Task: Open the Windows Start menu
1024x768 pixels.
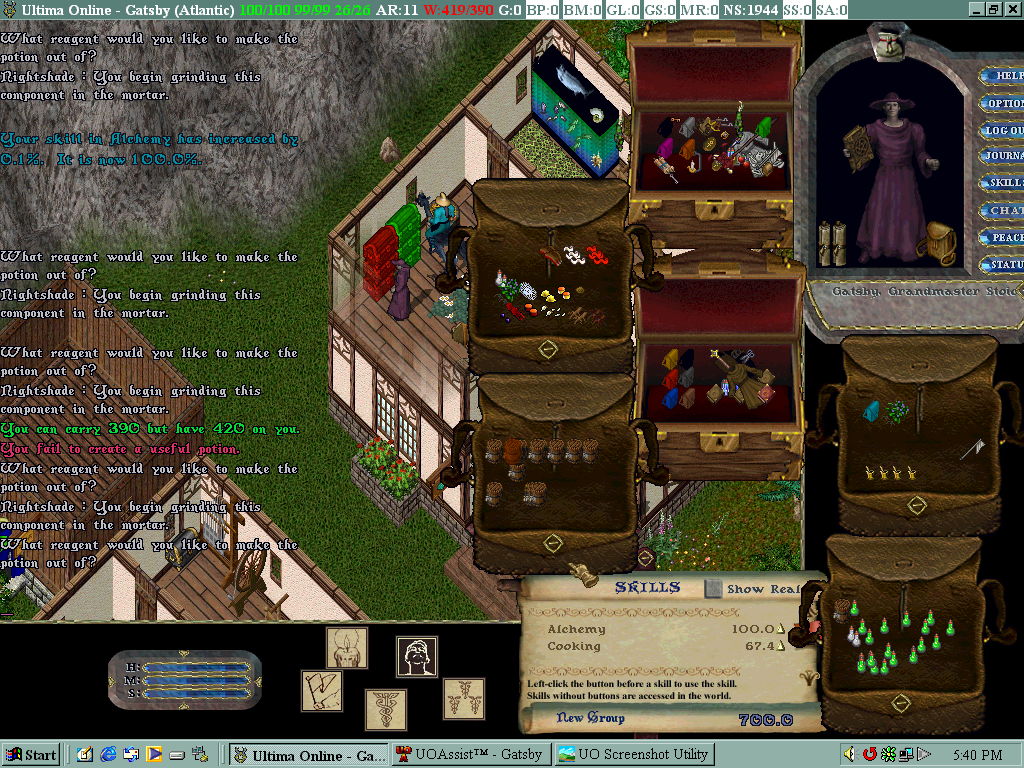Action: [31, 754]
